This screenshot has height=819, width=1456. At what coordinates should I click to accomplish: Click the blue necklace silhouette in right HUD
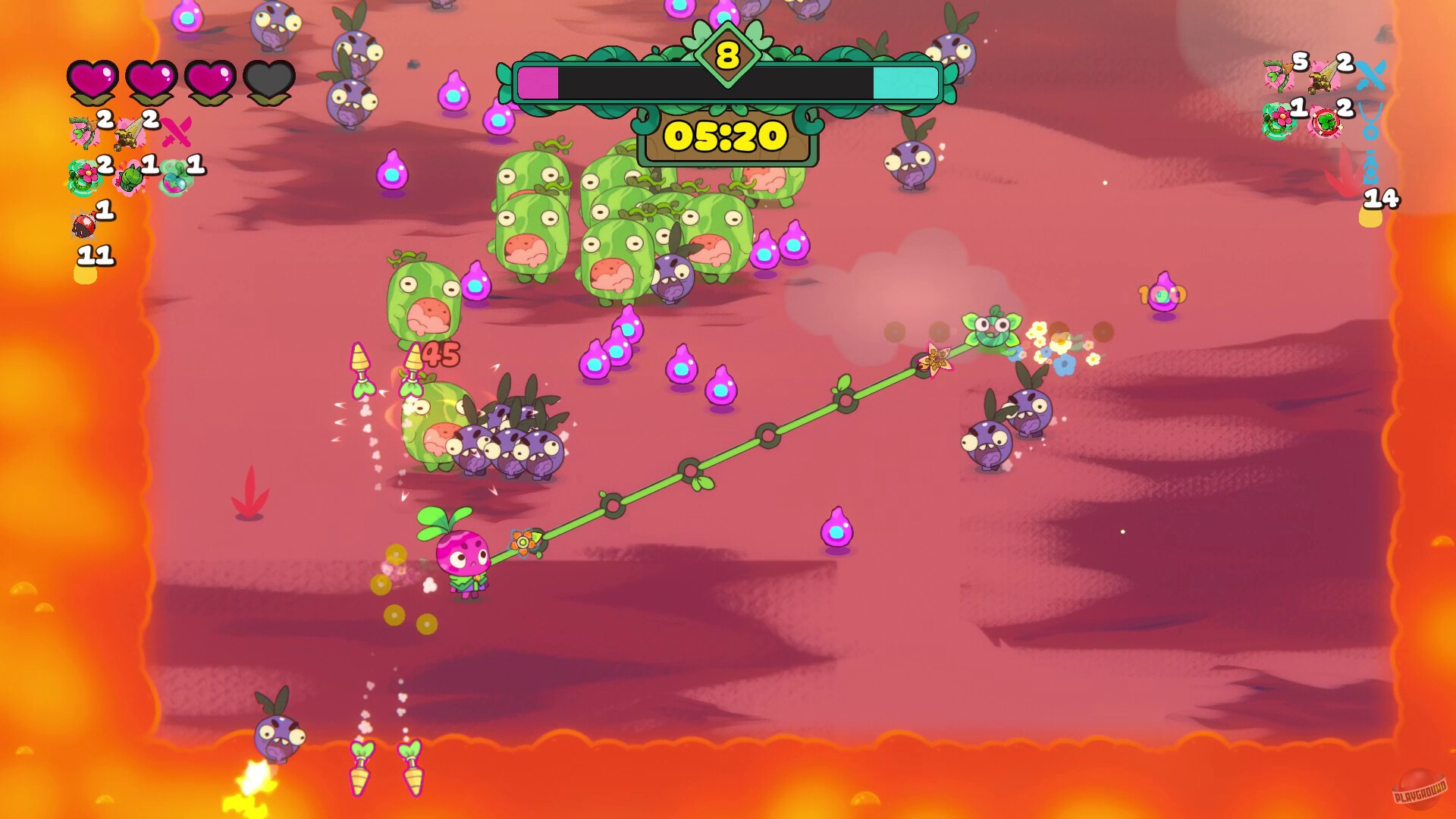(x=1370, y=130)
